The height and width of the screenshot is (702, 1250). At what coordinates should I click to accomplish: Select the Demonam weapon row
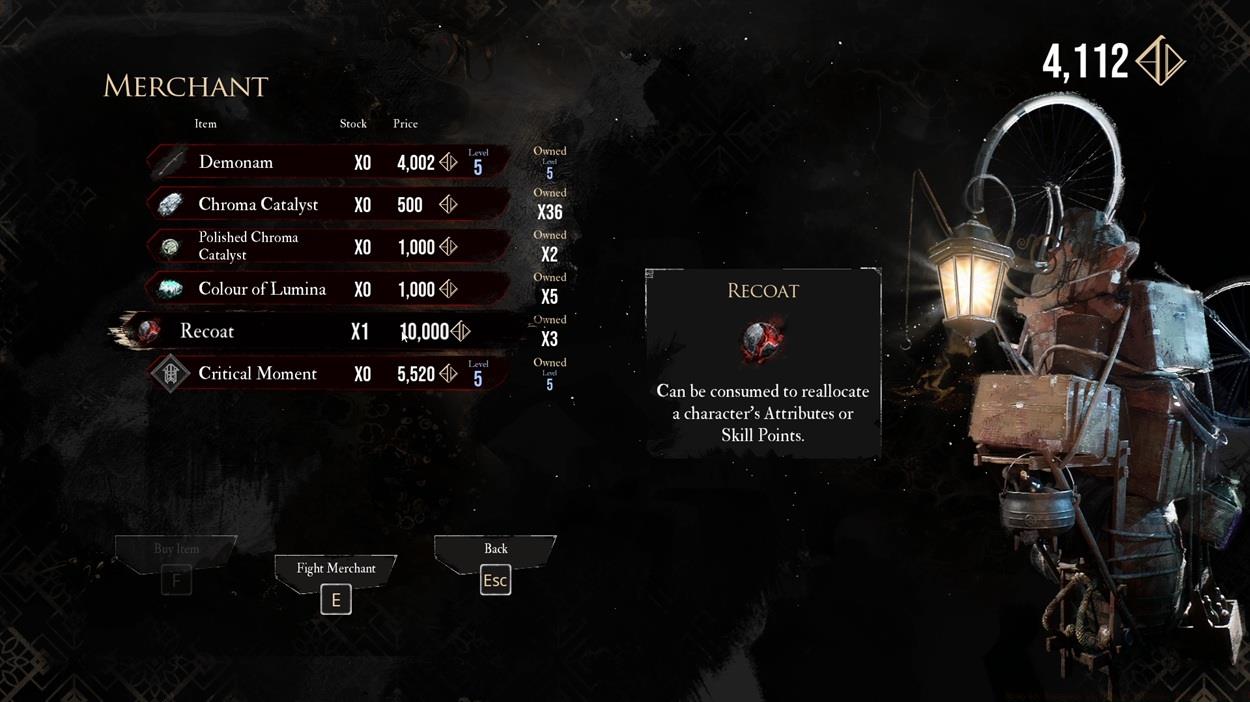coord(330,162)
